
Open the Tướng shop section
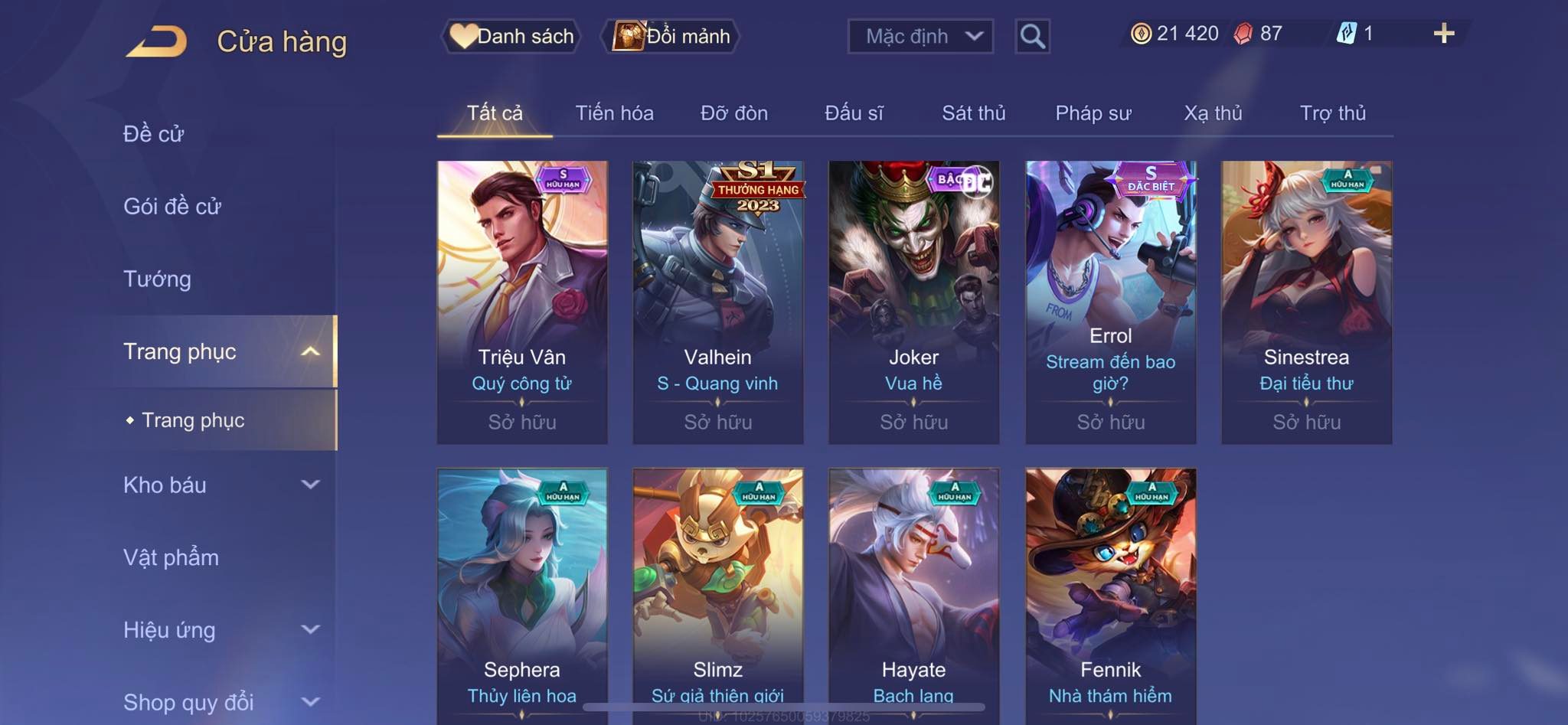(x=157, y=279)
